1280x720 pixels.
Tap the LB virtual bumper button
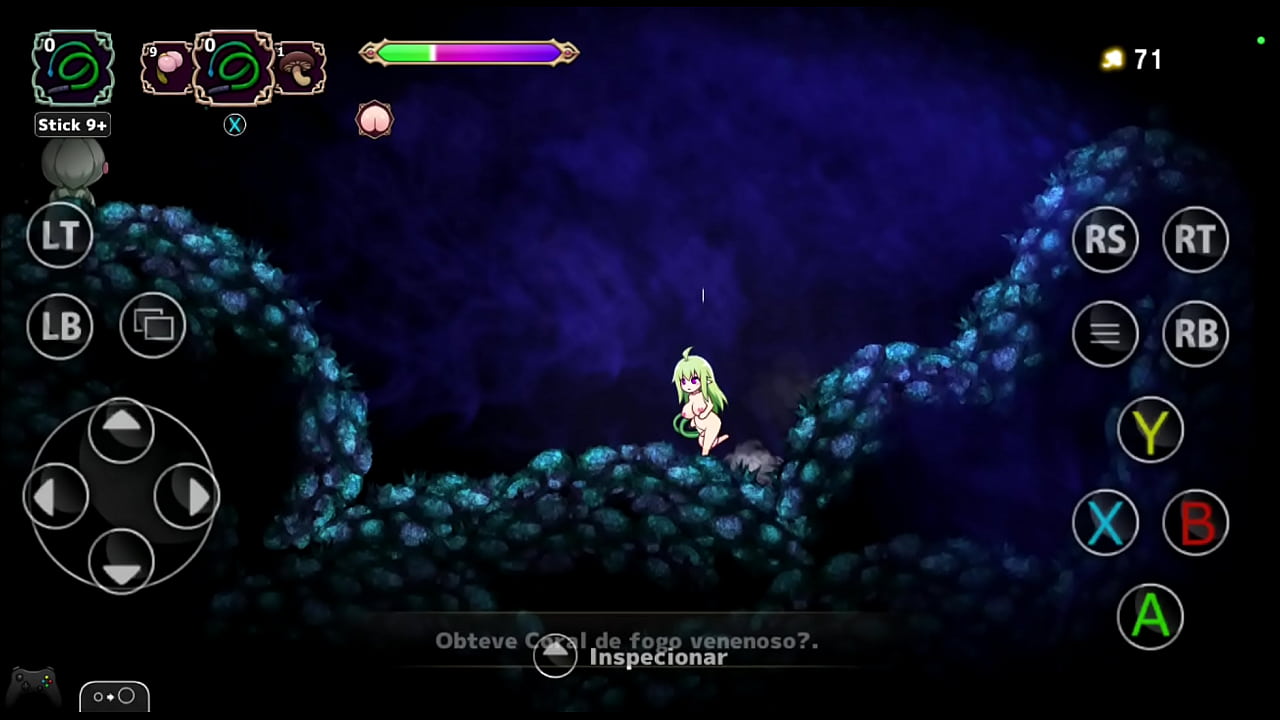pos(60,327)
